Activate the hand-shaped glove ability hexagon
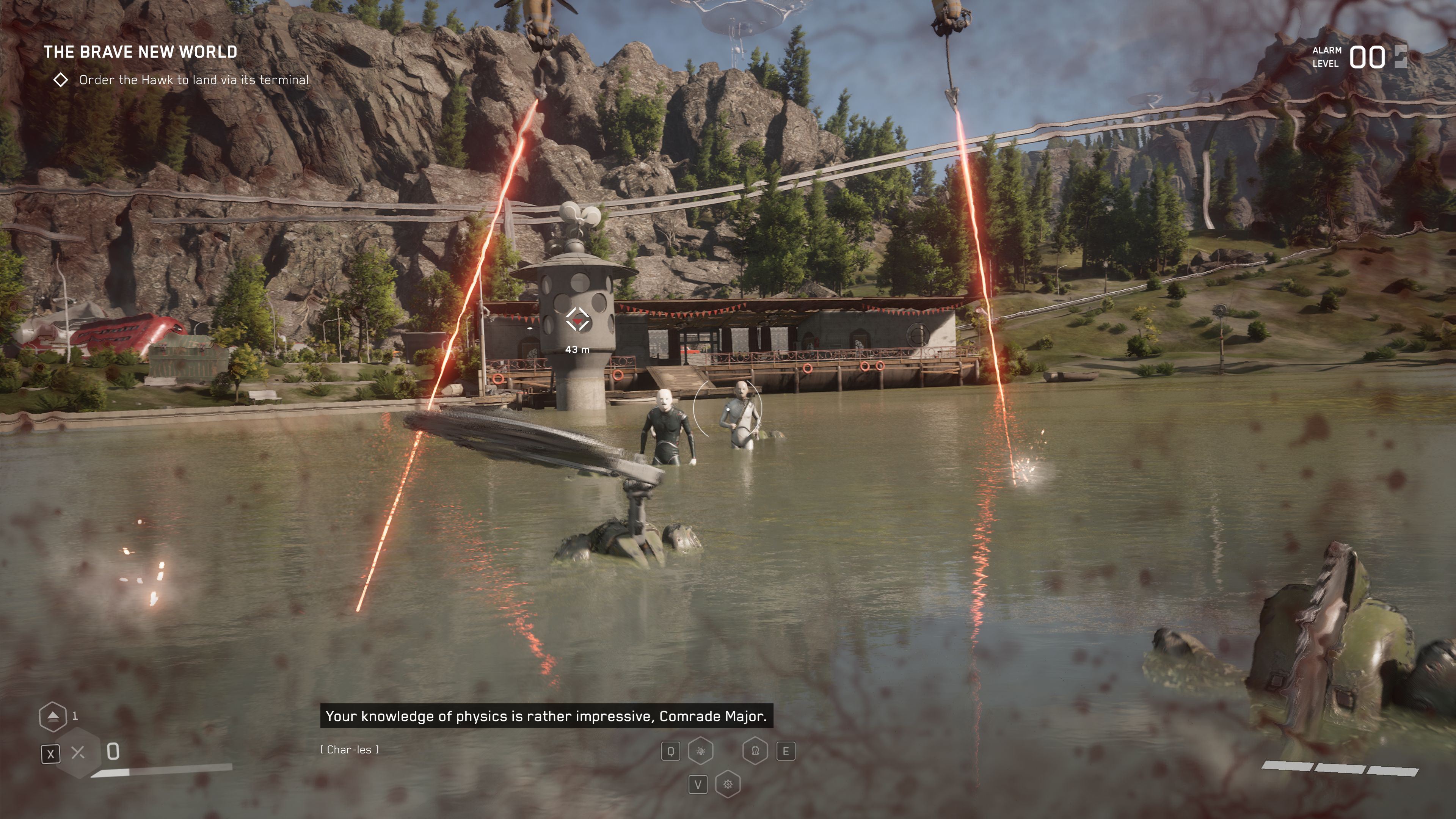Screen dimensions: 1456x819 [700, 751]
